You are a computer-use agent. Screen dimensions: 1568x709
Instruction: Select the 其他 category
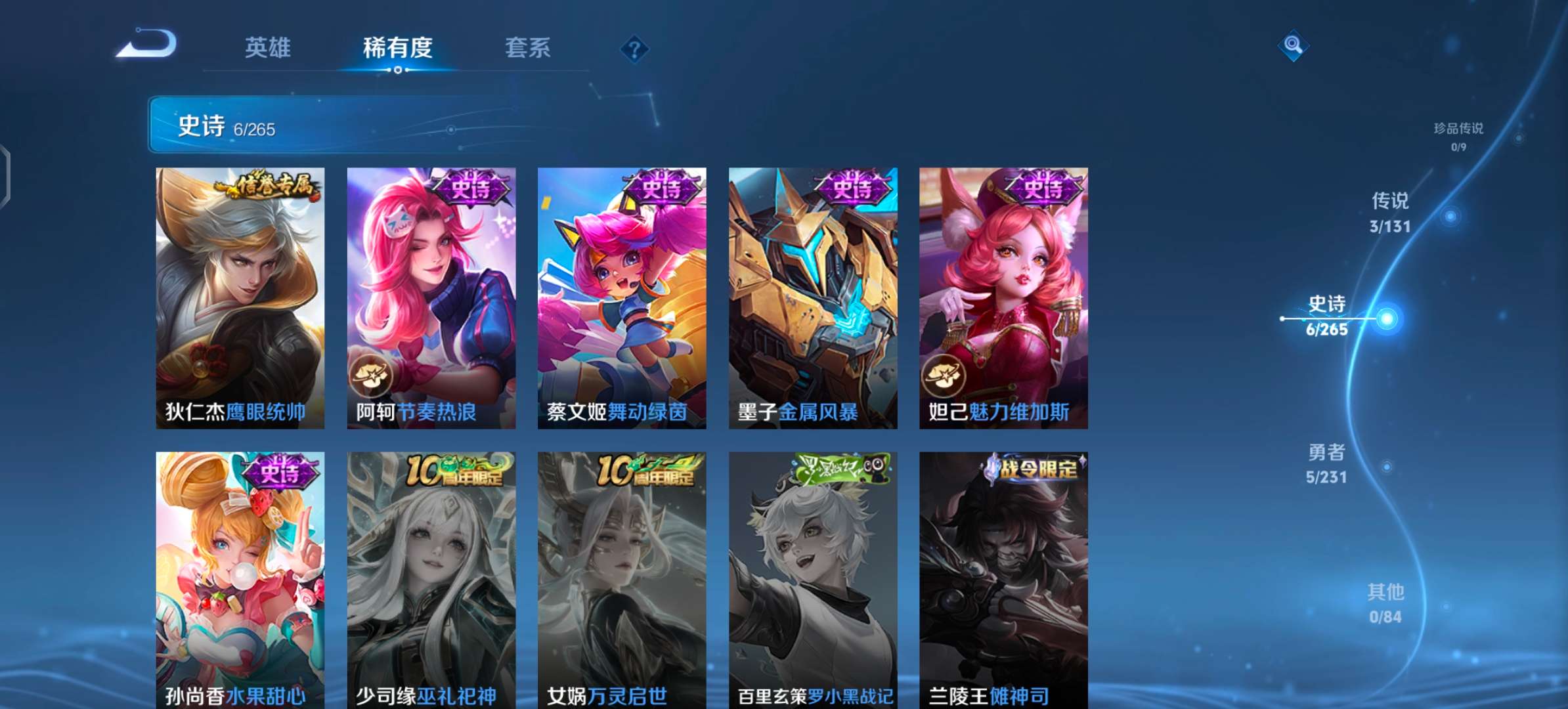[1385, 604]
